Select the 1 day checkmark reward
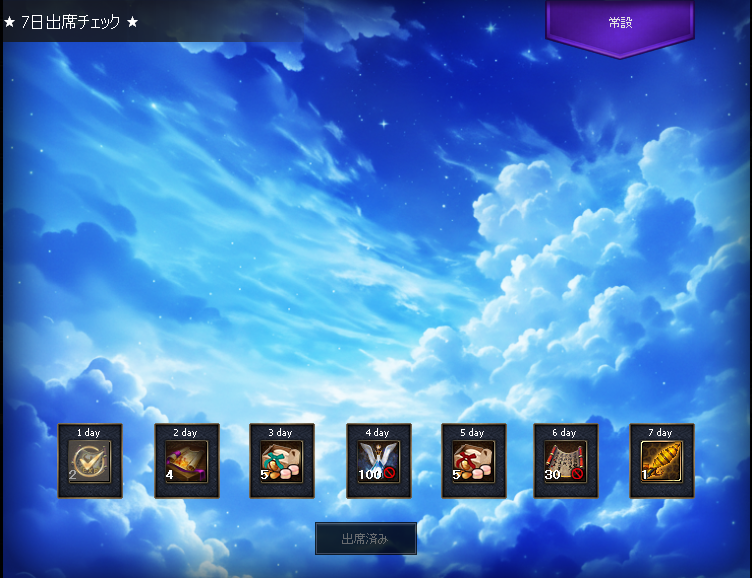 [x=91, y=462]
